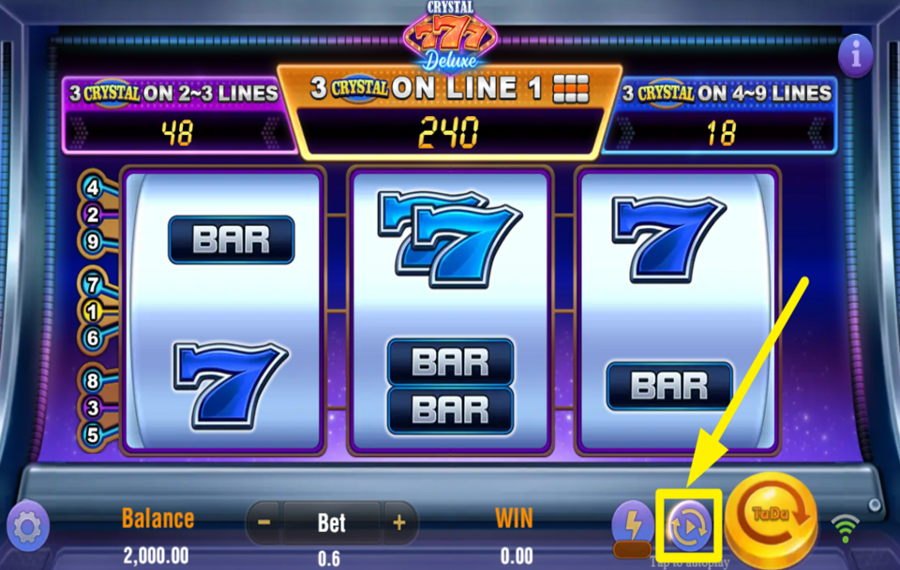Screen dimensions: 900x570
Task: Open the gear settings menu
Action: click(27, 526)
